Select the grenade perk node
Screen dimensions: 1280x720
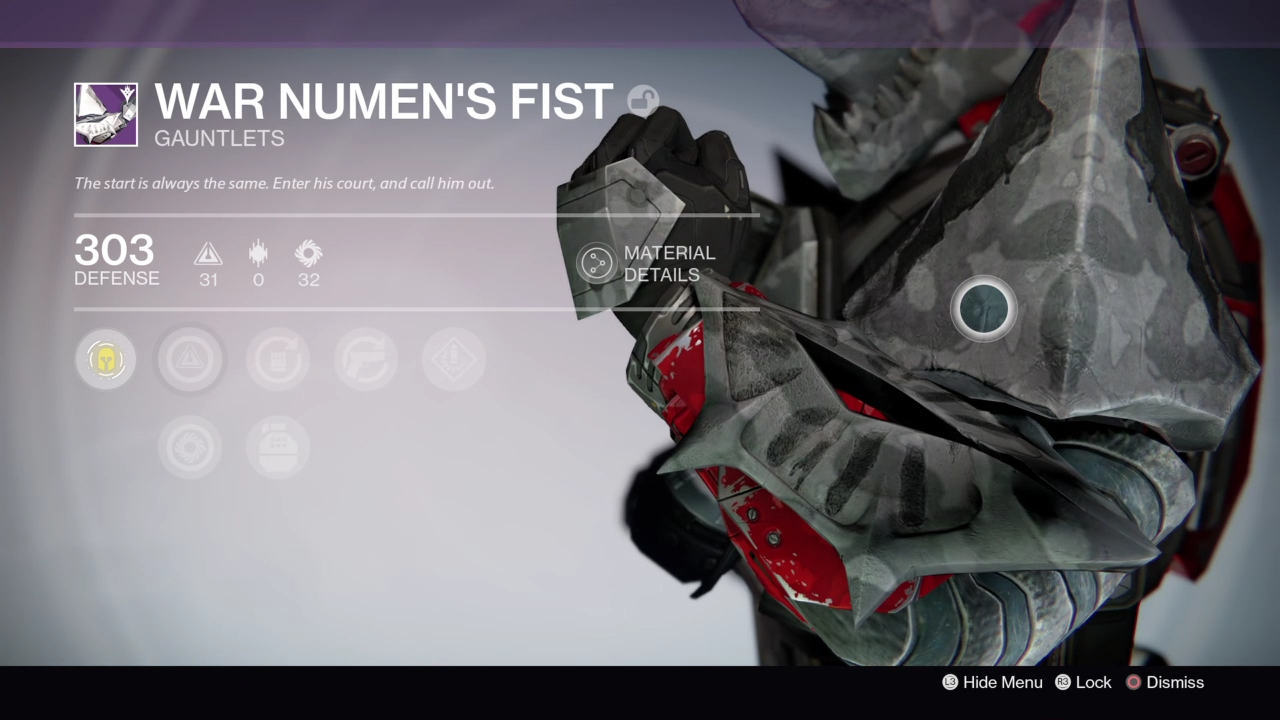[278, 447]
